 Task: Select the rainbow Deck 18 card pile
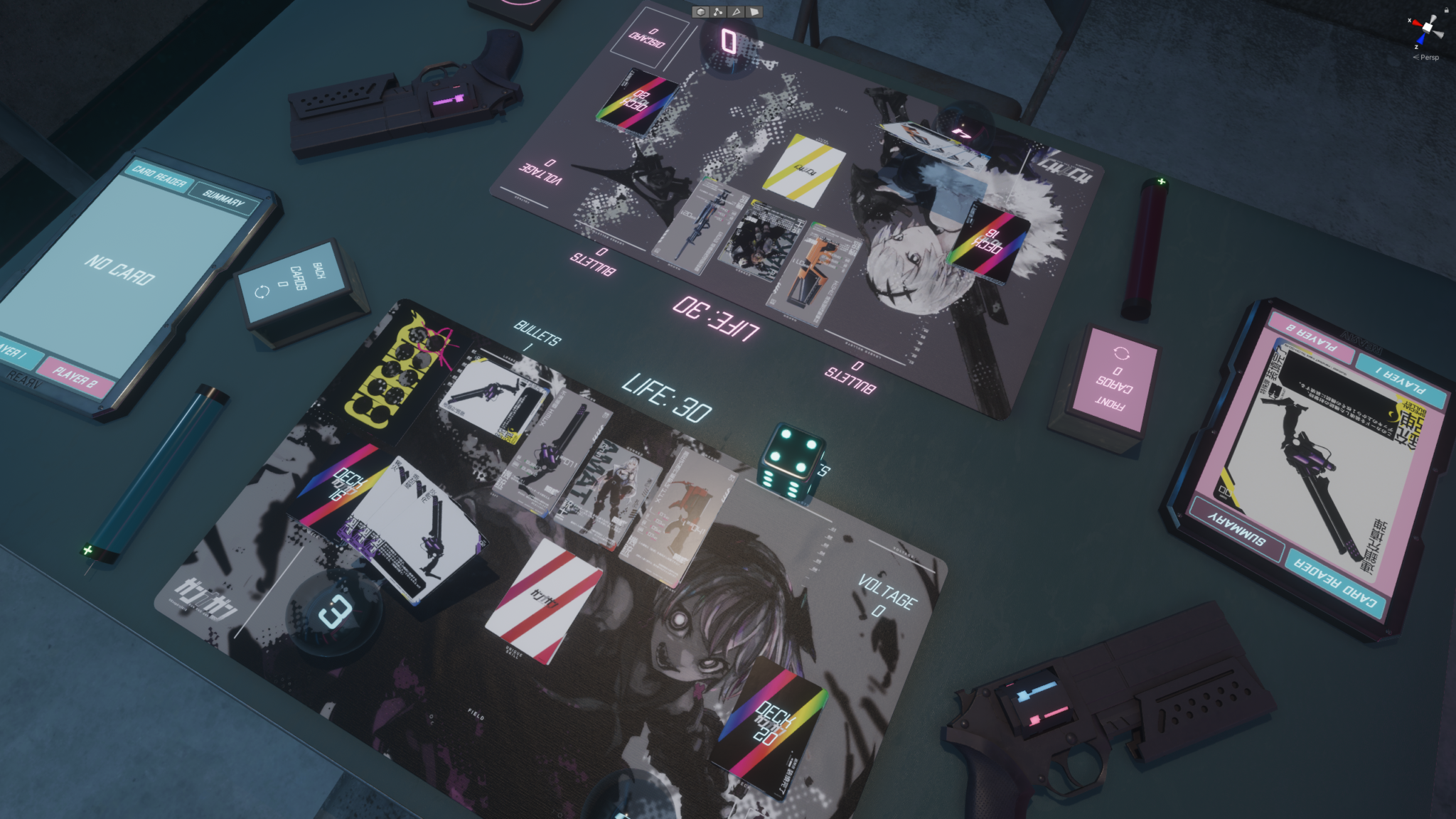pyautogui.click(x=989, y=242)
